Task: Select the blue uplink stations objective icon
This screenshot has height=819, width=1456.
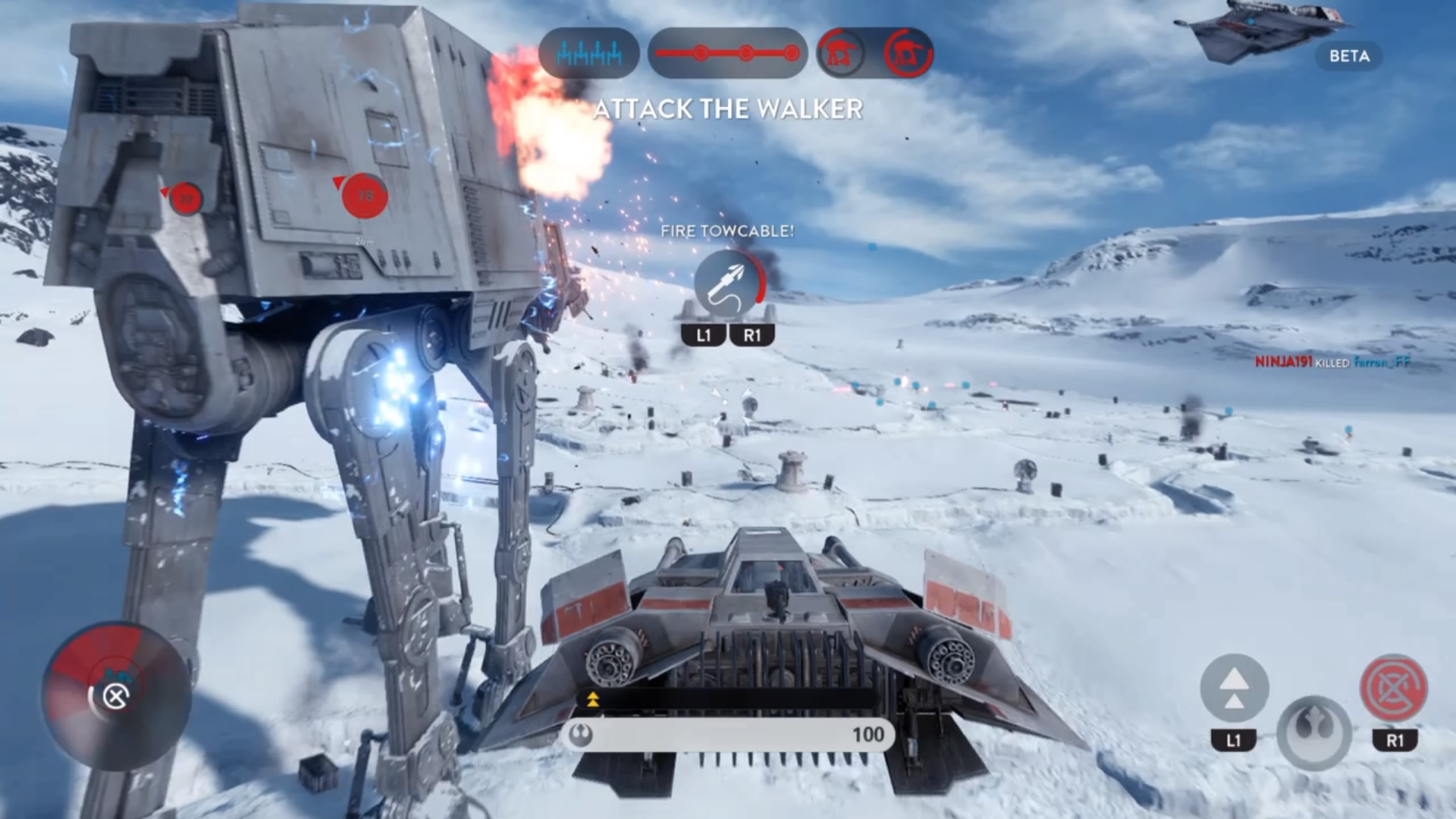Action: [x=588, y=53]
